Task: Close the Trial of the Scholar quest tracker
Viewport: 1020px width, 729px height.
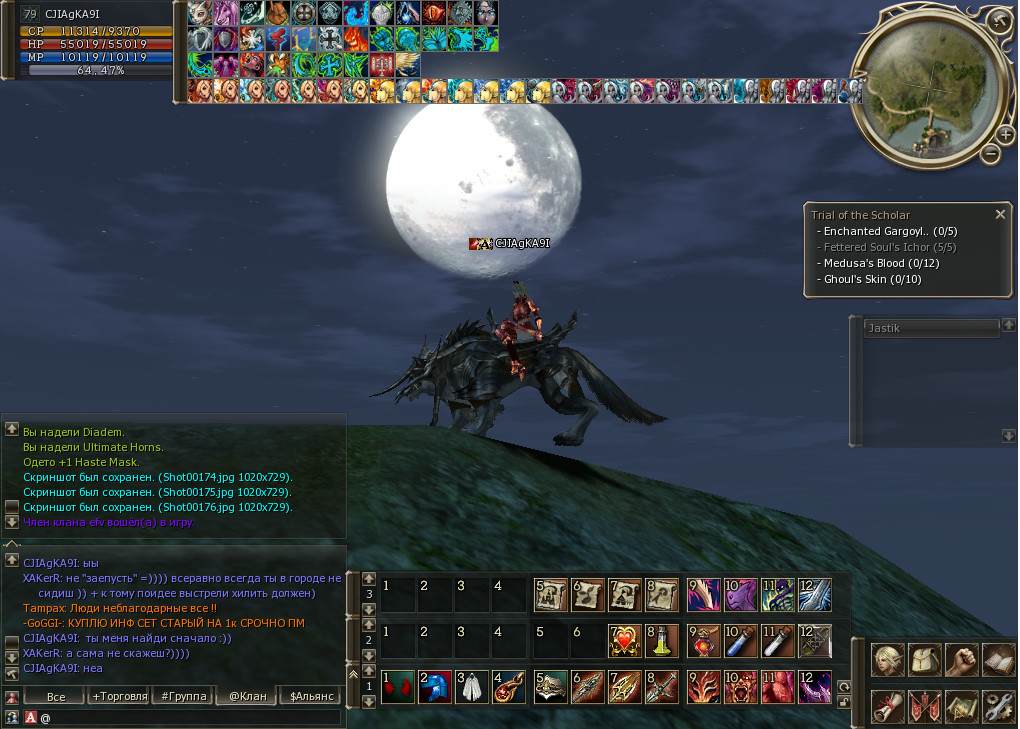Action: pyautogui.click(x=1000, y=214)
